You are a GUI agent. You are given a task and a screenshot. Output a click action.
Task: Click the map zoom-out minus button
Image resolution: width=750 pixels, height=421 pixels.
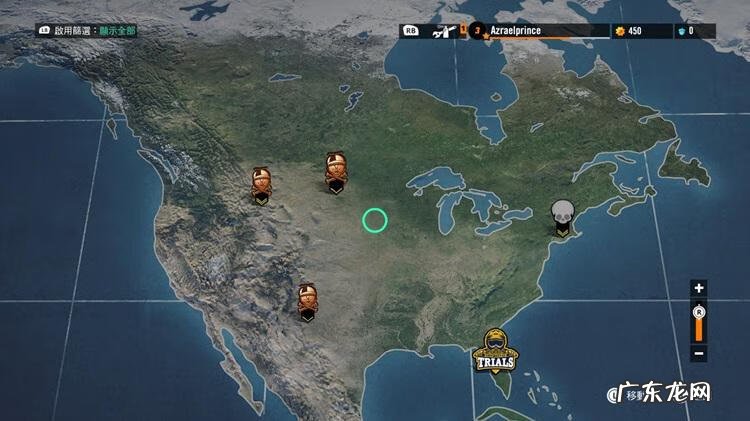click(699, 353)
